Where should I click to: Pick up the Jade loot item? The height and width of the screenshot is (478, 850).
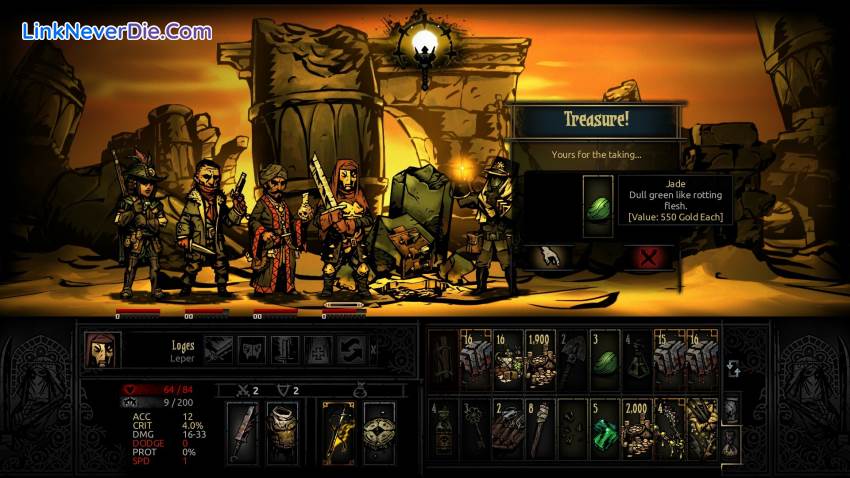click(597, 206)
